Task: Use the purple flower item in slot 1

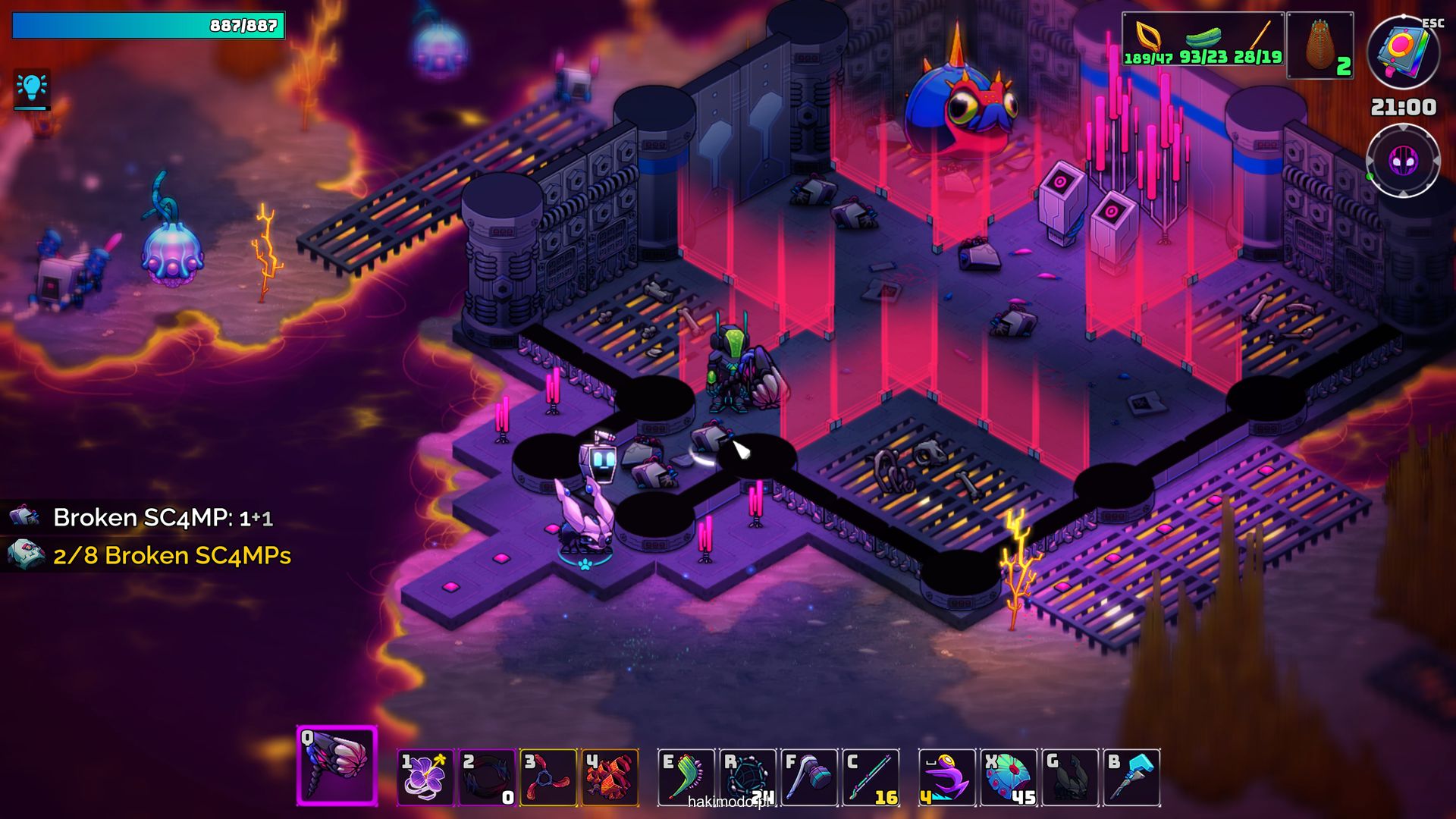Action: pos(425,777)
